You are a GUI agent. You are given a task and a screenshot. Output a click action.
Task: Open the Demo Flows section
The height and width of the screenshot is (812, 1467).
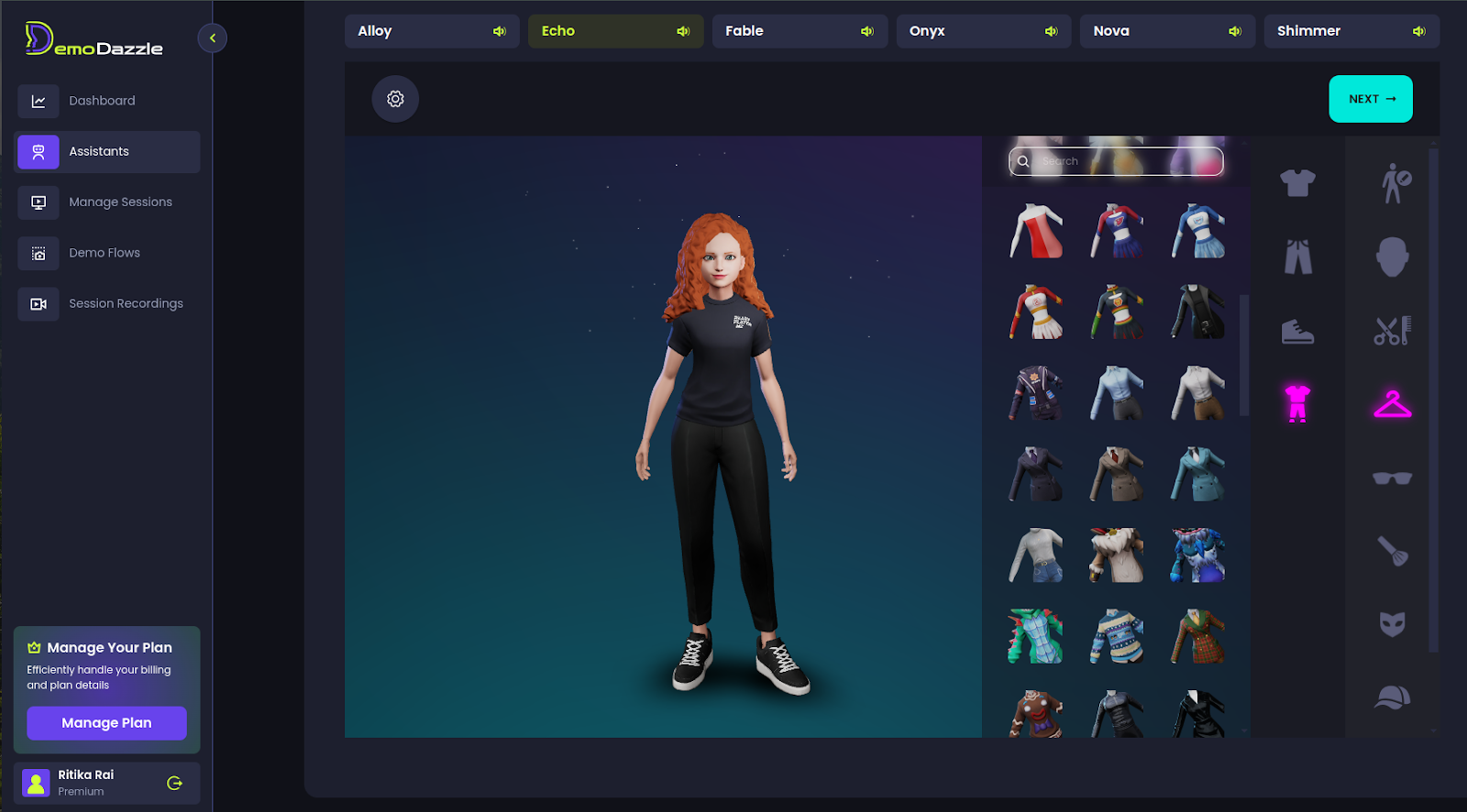[x=105, y=253]
